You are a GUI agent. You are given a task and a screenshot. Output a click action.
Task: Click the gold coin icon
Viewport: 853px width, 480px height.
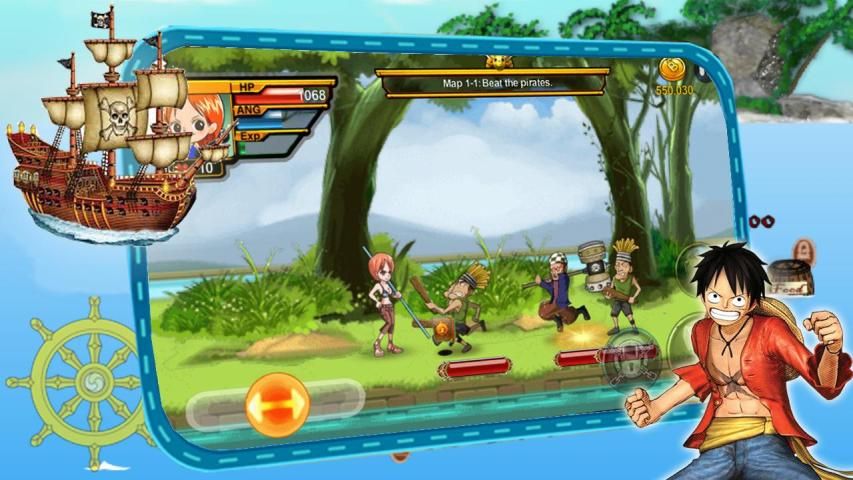point(671,71)
